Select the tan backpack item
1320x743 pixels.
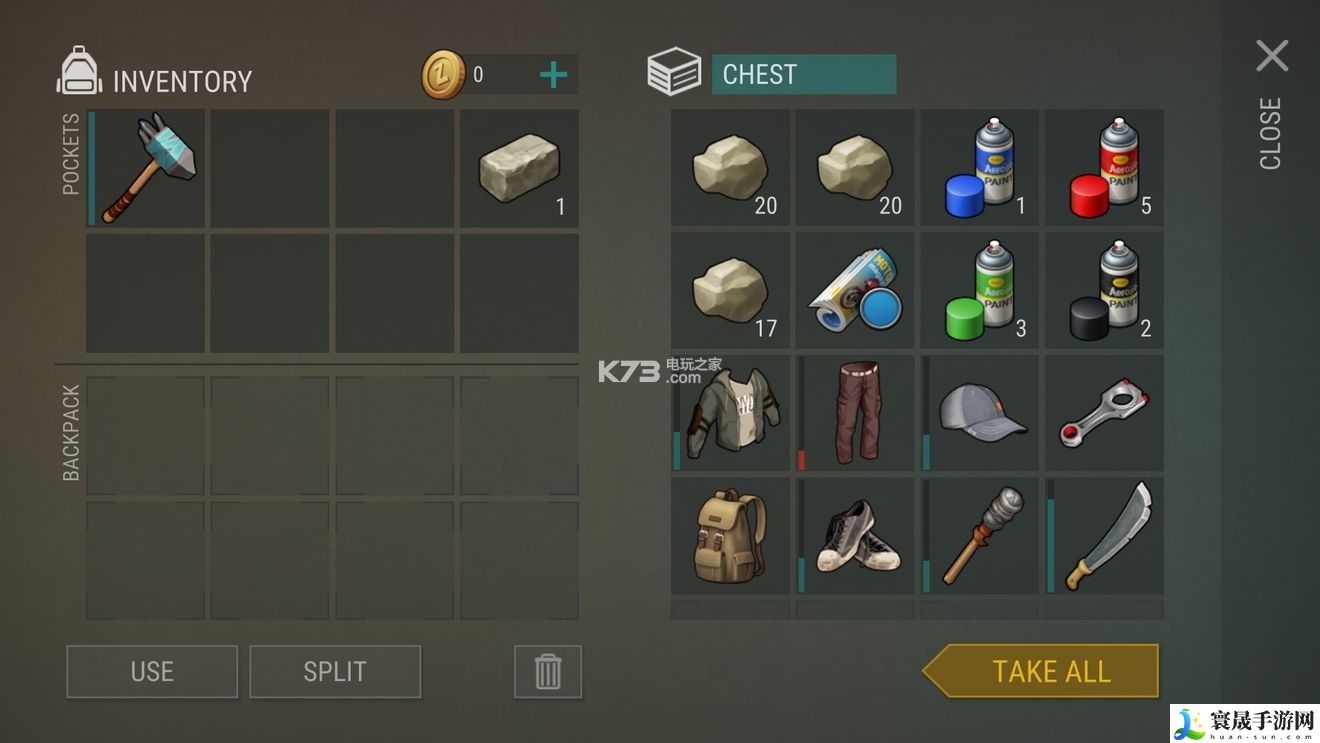coord(731,536)
